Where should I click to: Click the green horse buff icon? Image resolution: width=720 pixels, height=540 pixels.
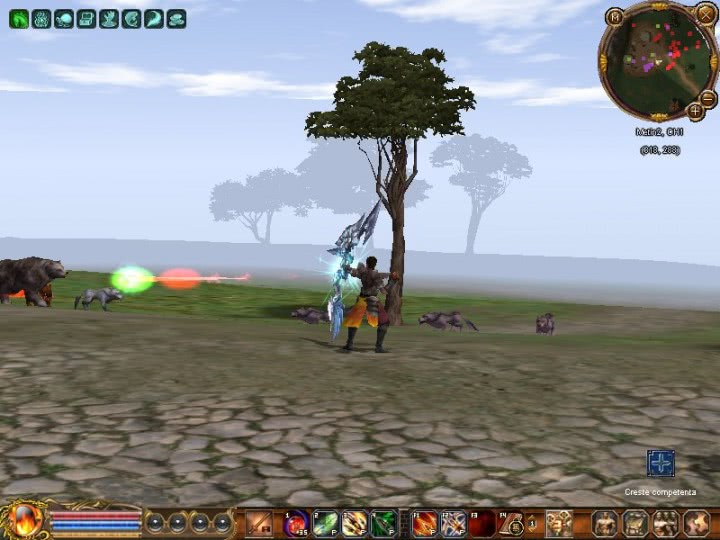point(19,18)
